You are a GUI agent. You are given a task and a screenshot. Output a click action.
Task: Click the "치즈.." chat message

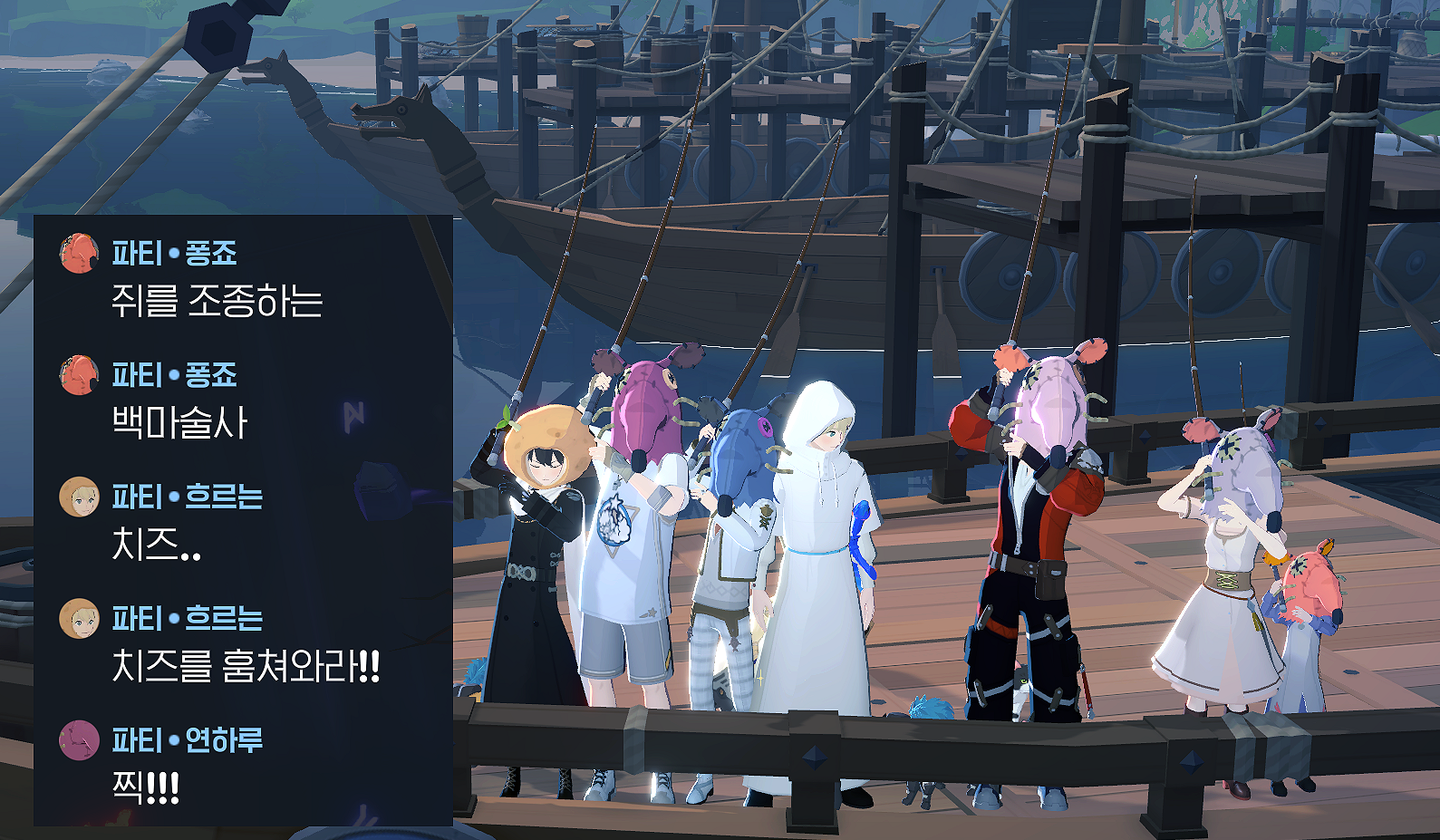(x=156, y=546)
